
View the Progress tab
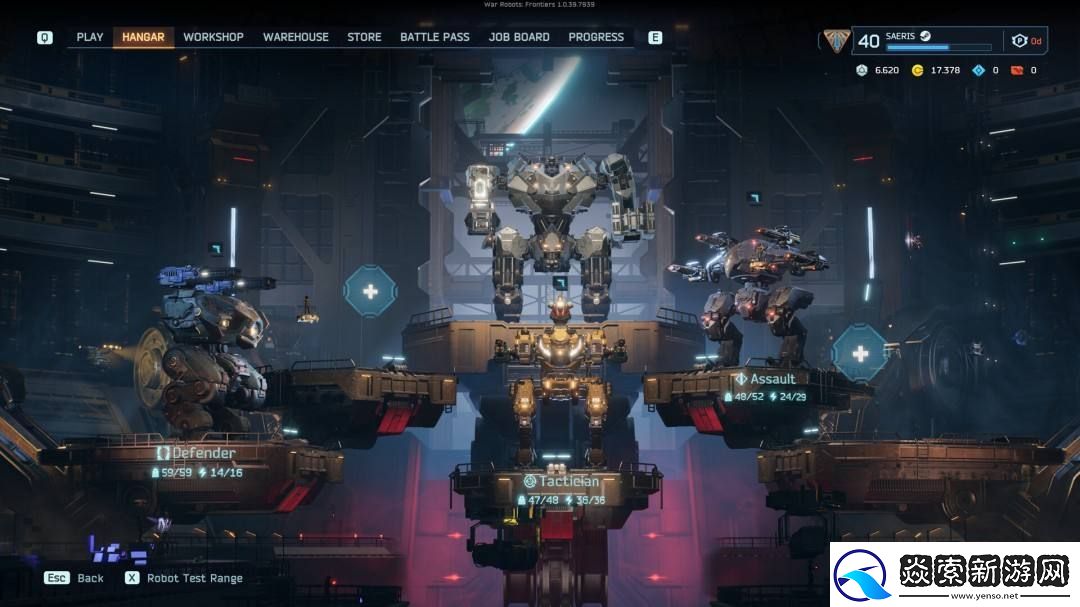[596, 37]
